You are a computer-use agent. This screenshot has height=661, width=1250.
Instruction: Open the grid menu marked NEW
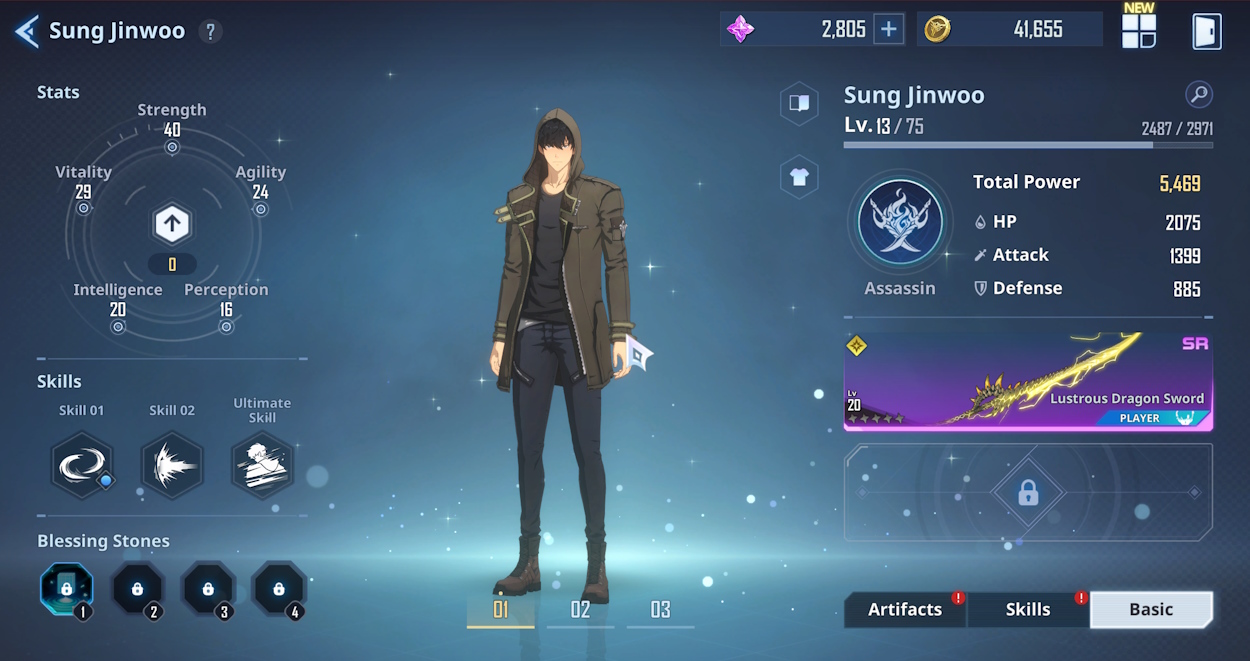coord(1138,30)
